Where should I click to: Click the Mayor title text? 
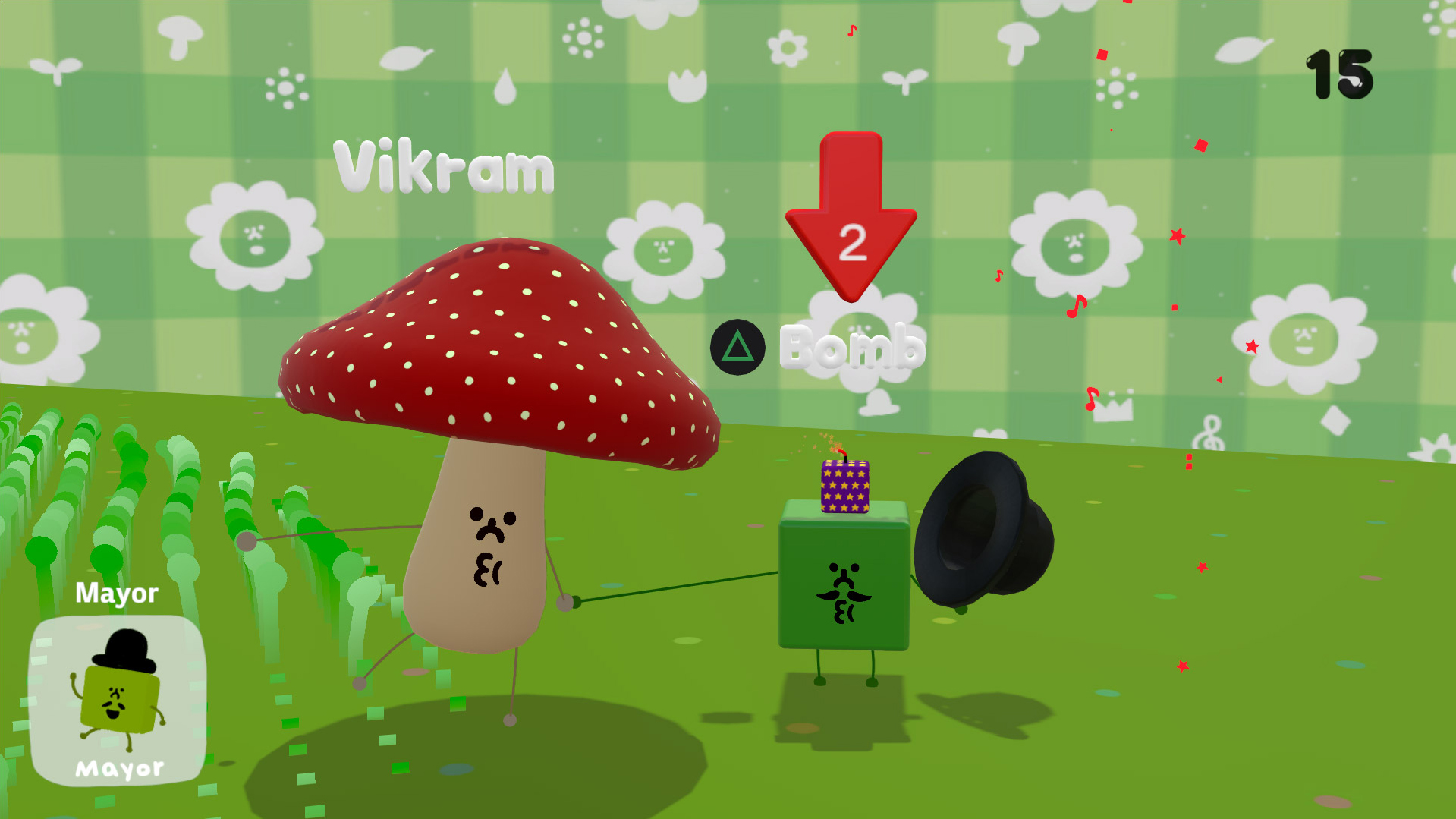pyautogui.click(x=117, y=594)
